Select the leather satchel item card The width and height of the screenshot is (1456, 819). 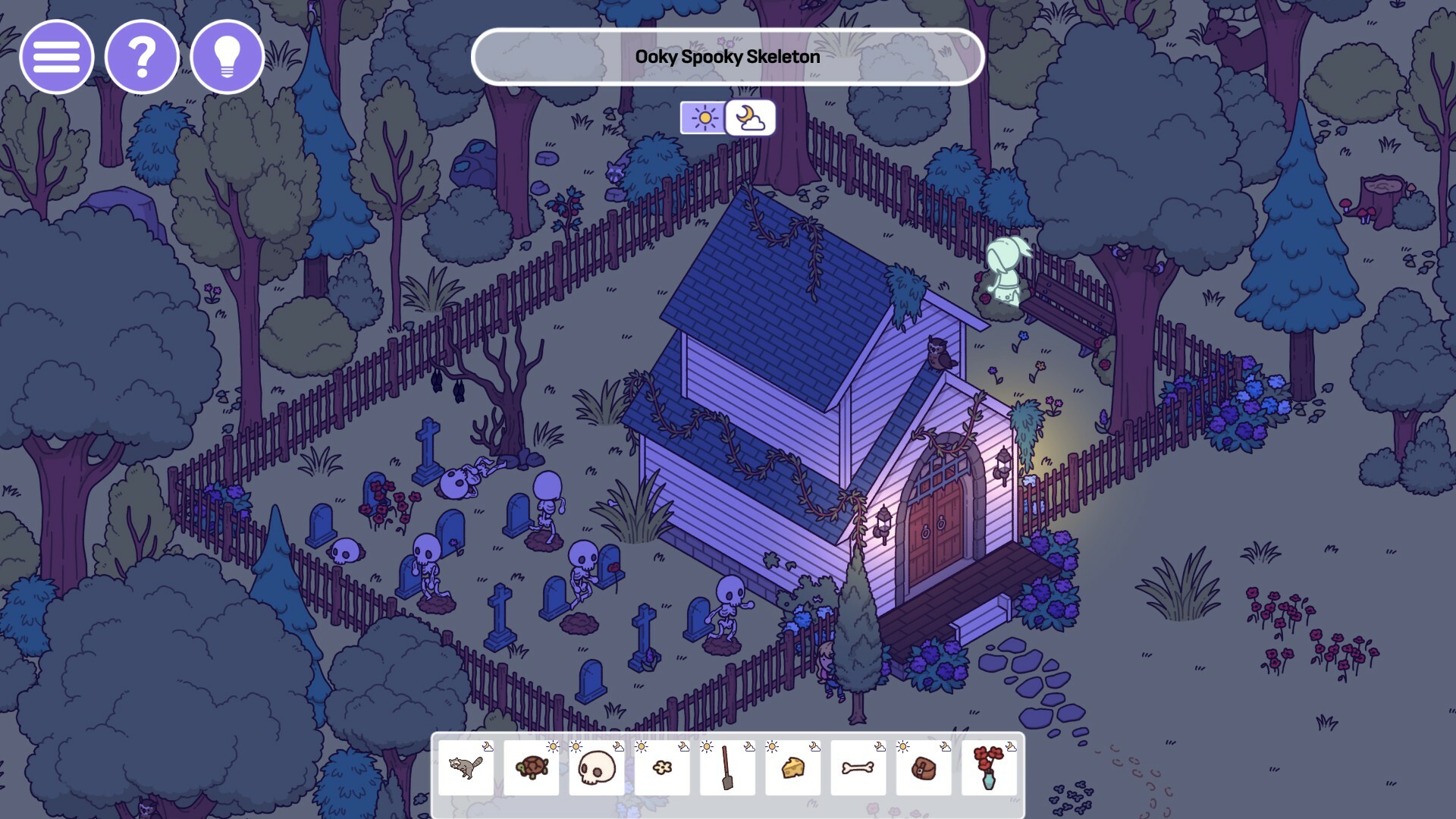pos(922,767)
